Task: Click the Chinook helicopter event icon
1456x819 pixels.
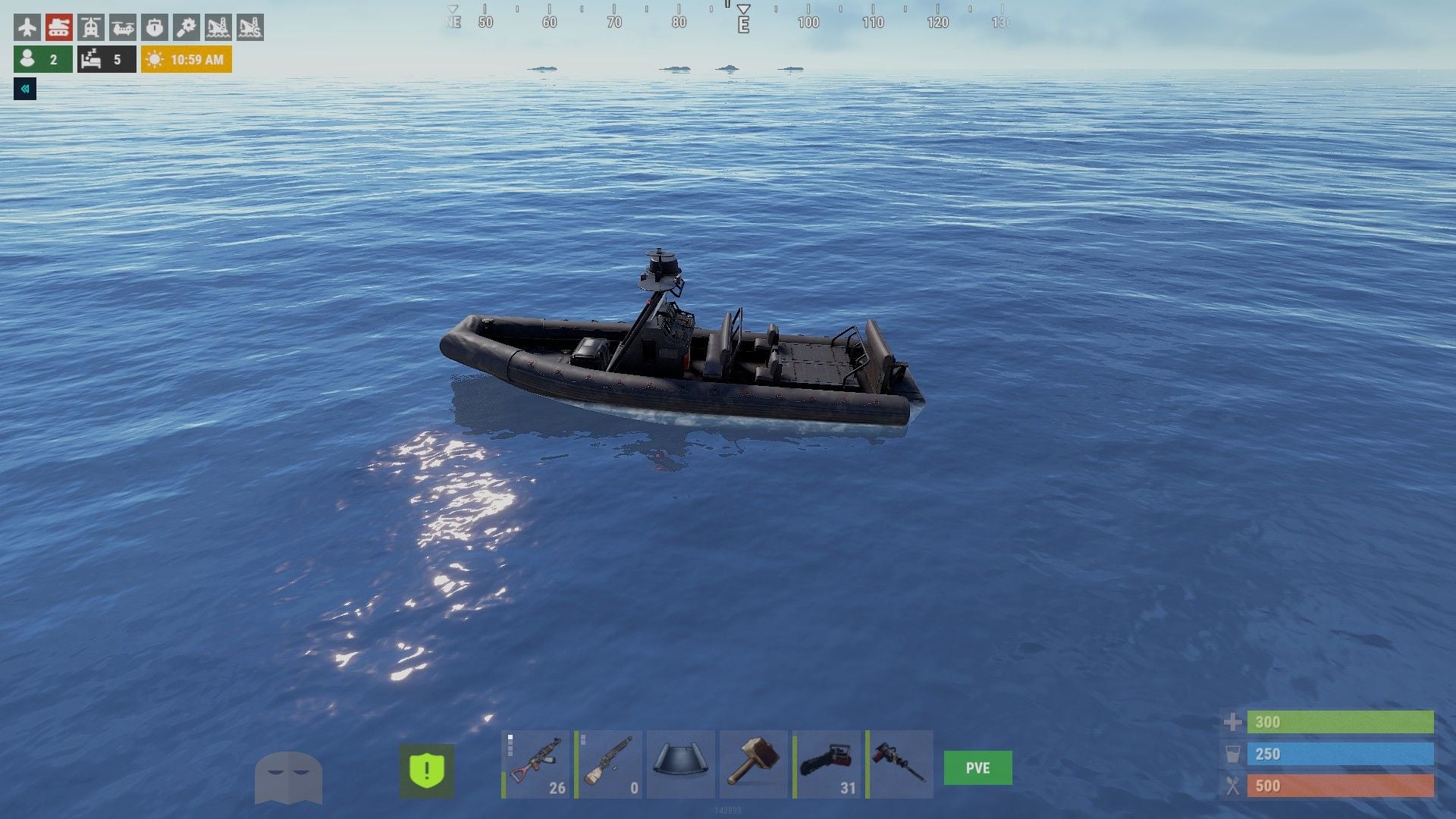Action: 122,27
